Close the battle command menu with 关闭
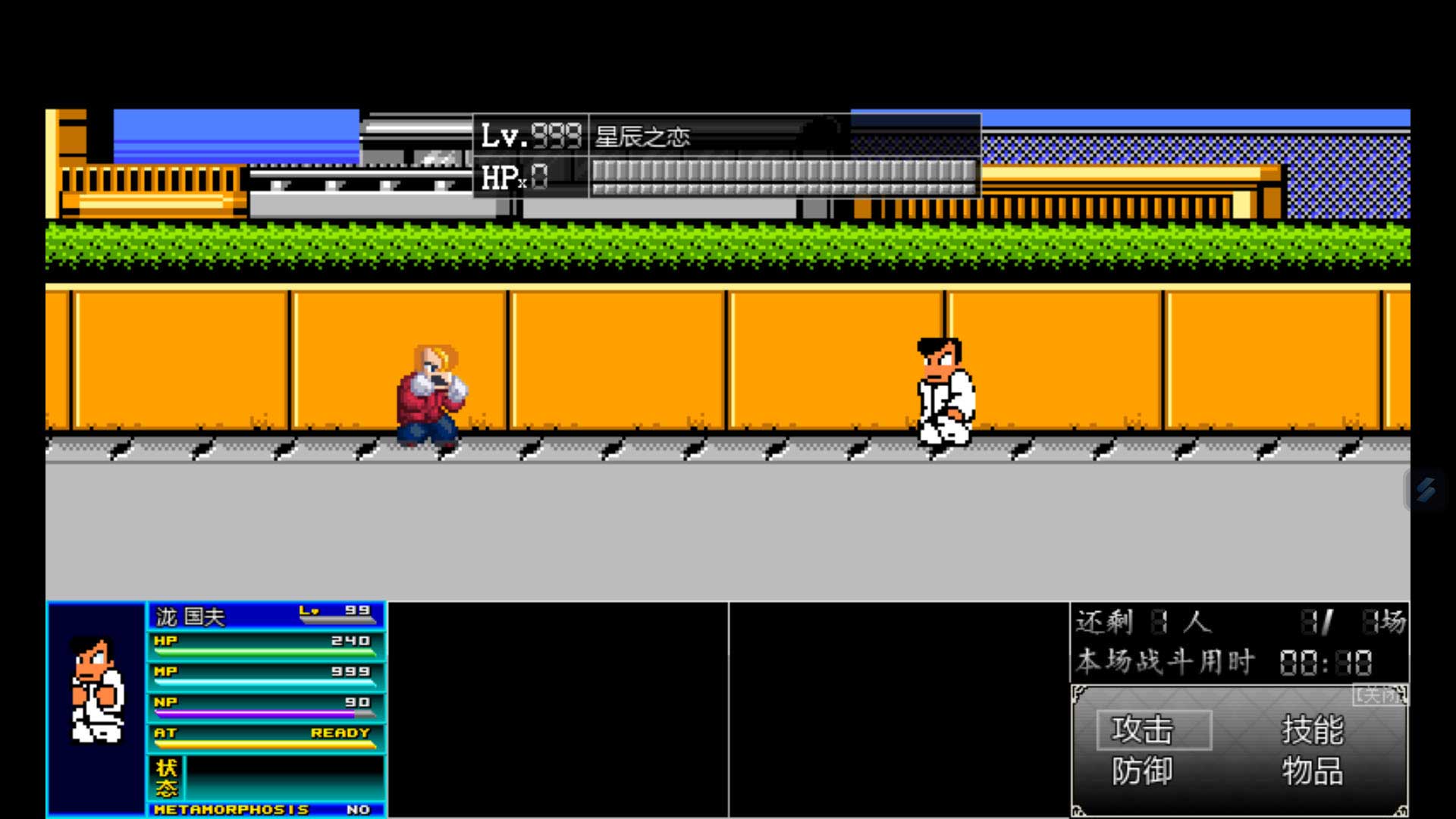The height and width of the screenshot is (819, 1456). pos(1380,695)
